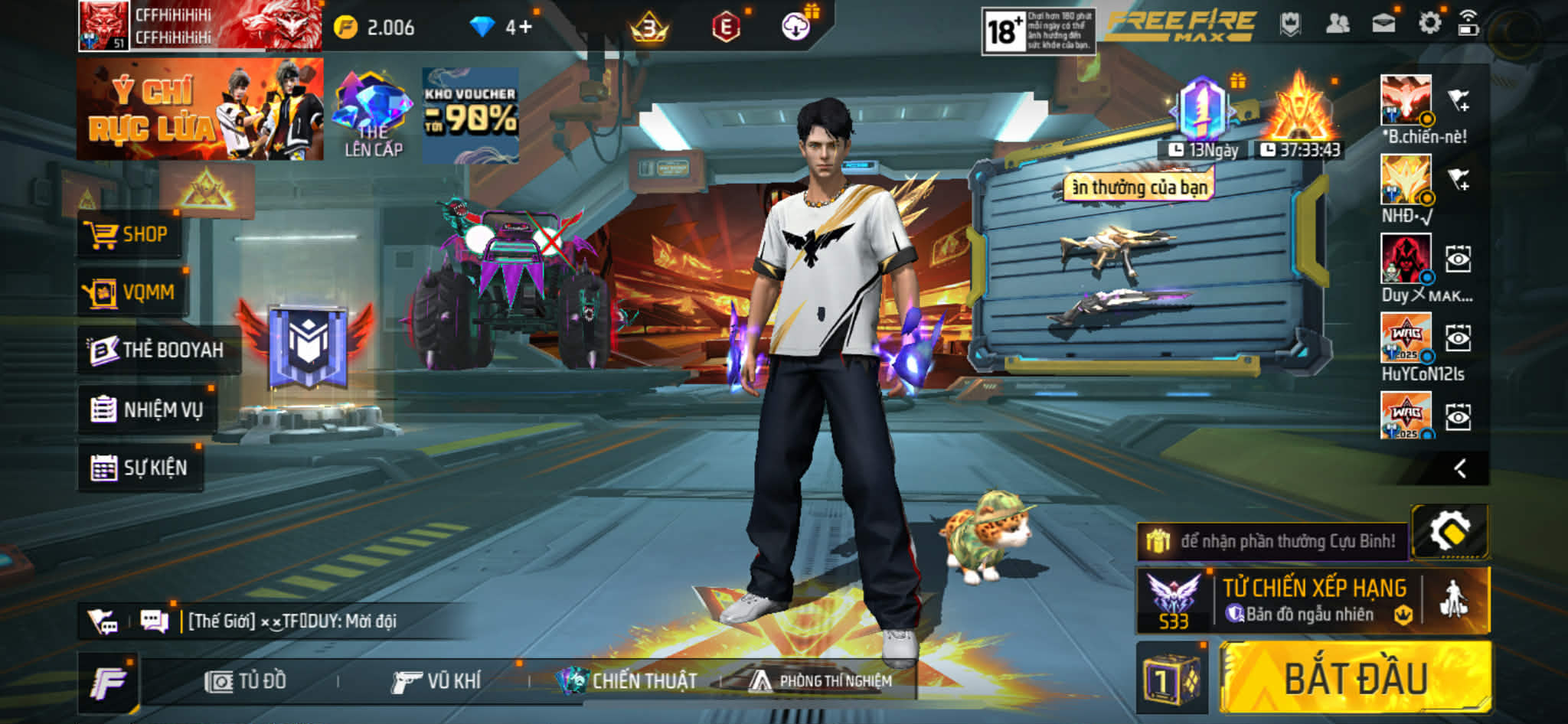The width and height of the screenshot is (1568, 724).
Task: Open the Ý Chí Rực Lửa event banner
Action: pos(200,109)
